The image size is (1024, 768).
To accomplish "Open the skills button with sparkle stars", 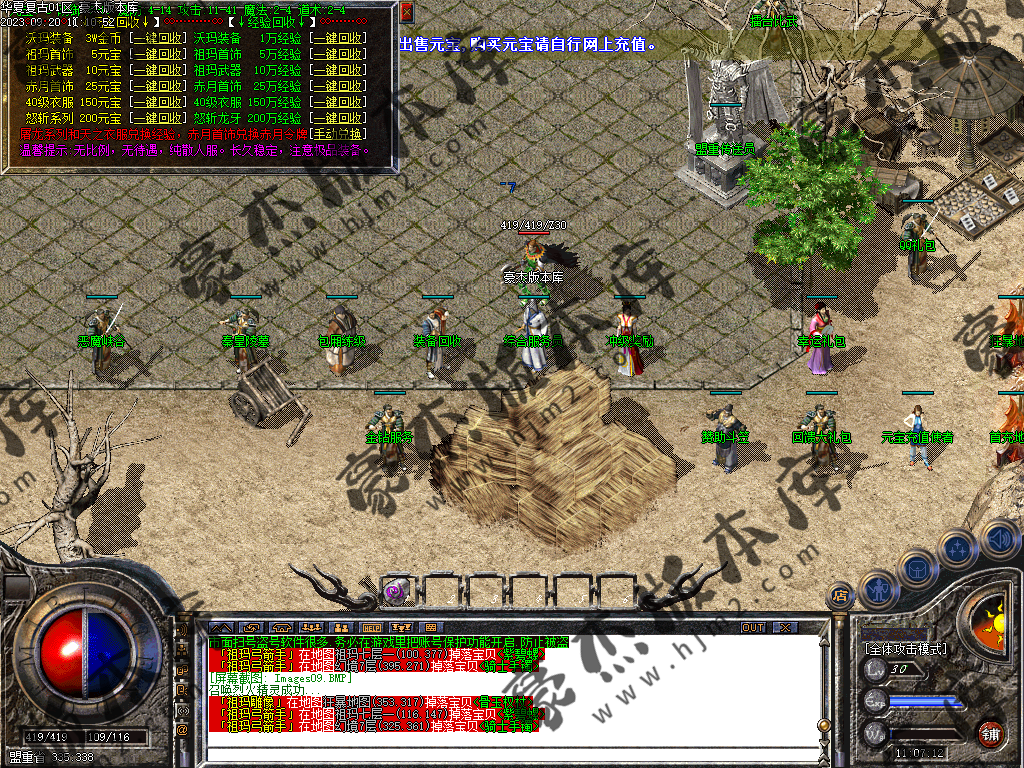I will click(x=958, y=548).
